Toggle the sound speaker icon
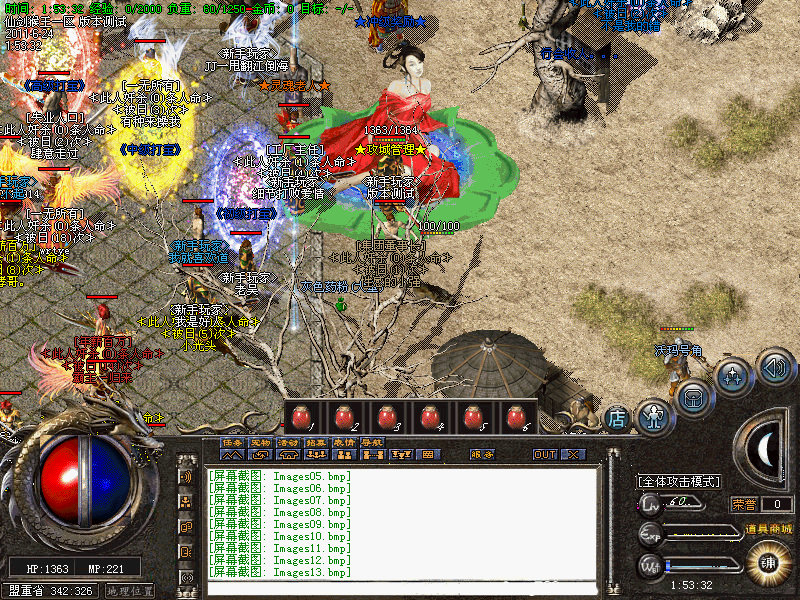The height and width of the screenshot is (600, 800). [x=774, y=366]
